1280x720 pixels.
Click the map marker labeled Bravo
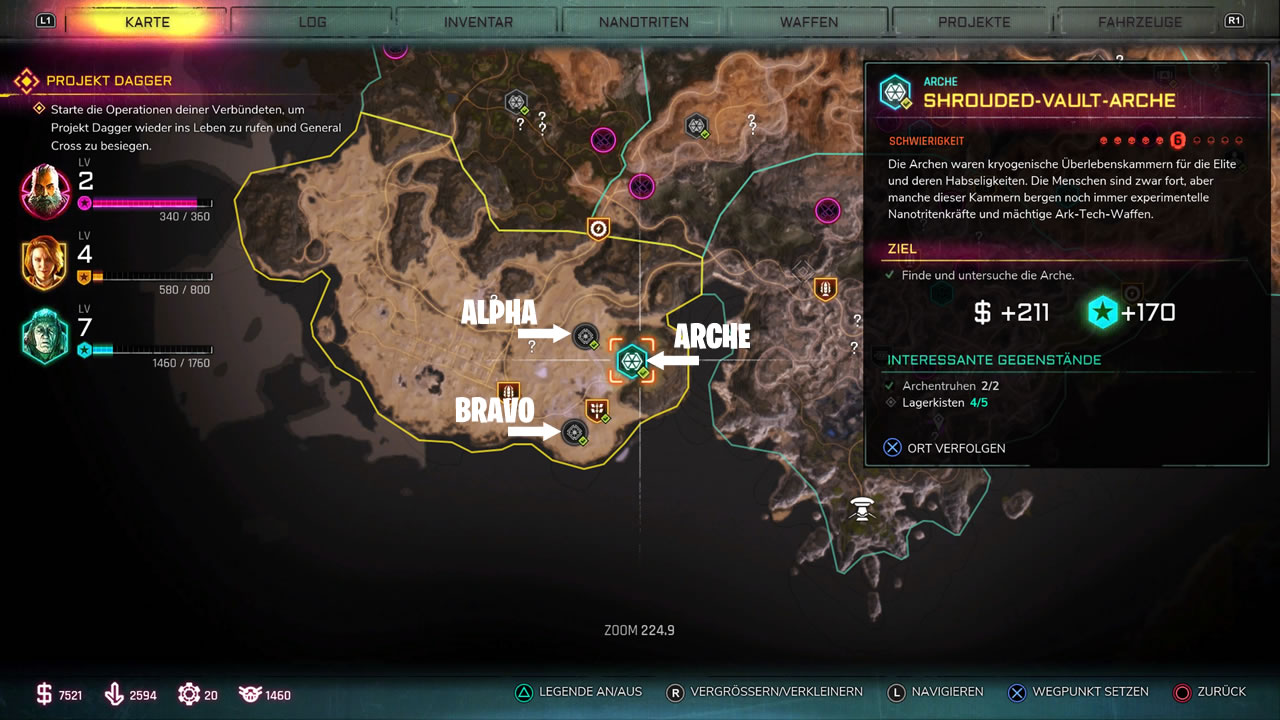574,432
